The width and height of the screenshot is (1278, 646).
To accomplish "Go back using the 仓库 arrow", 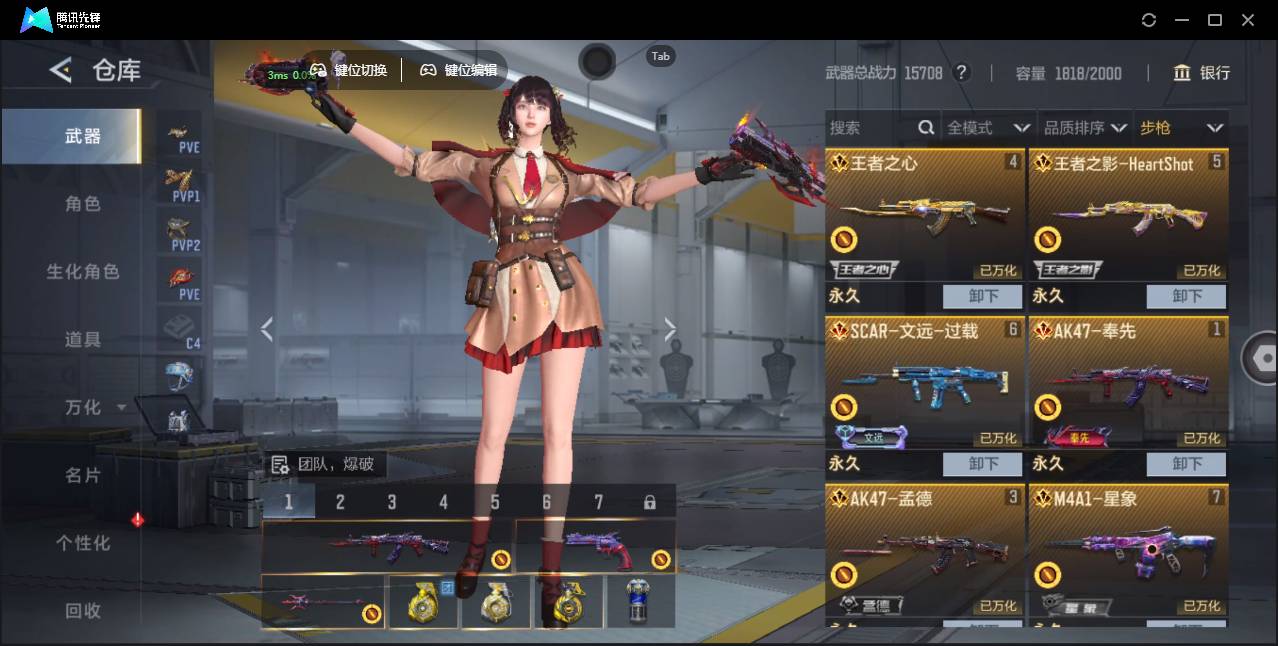I will 61,70.
